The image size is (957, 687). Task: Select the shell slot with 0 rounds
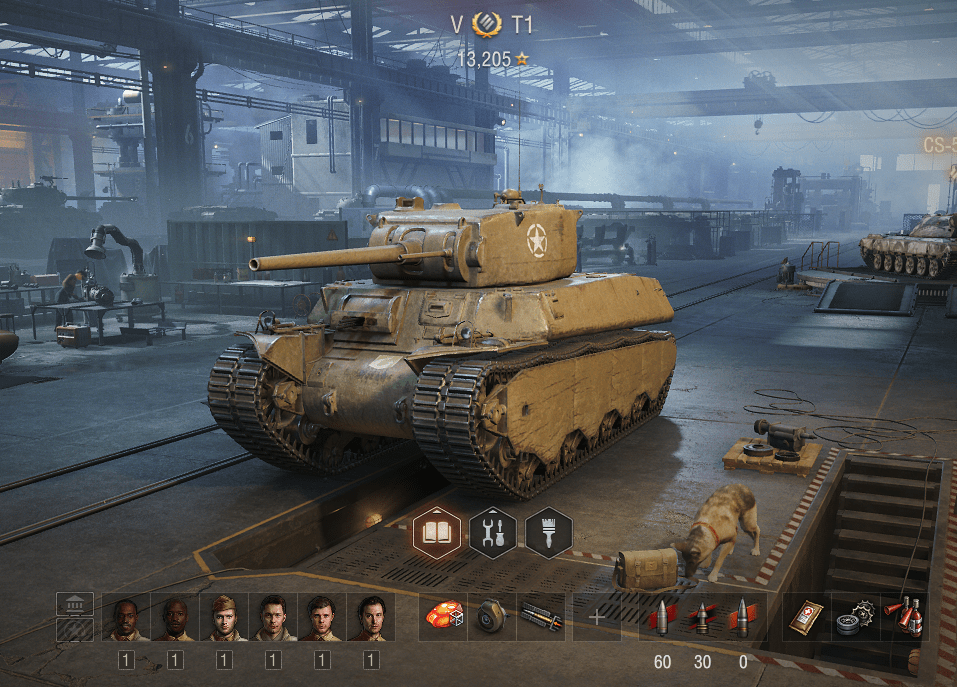click(743, 617)
